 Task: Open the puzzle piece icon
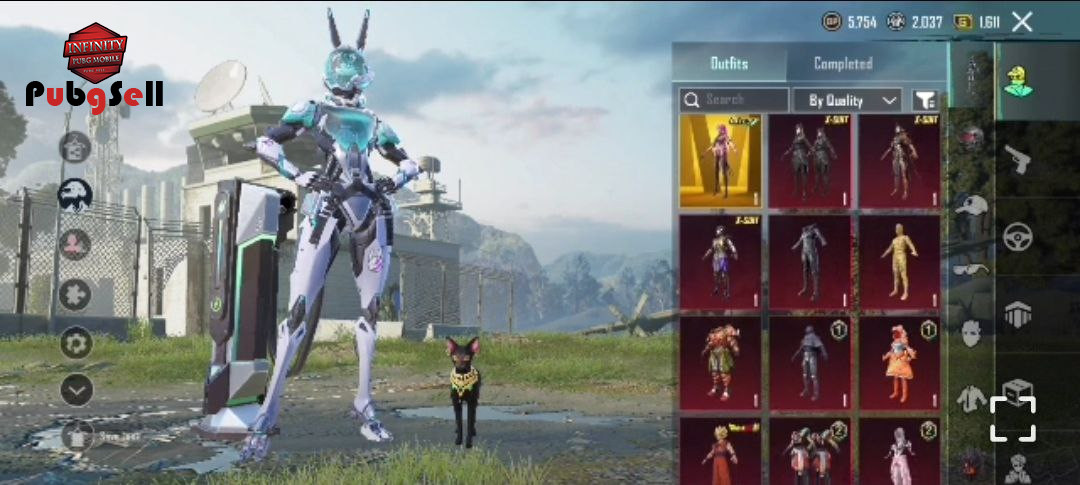tap(76, 294)
